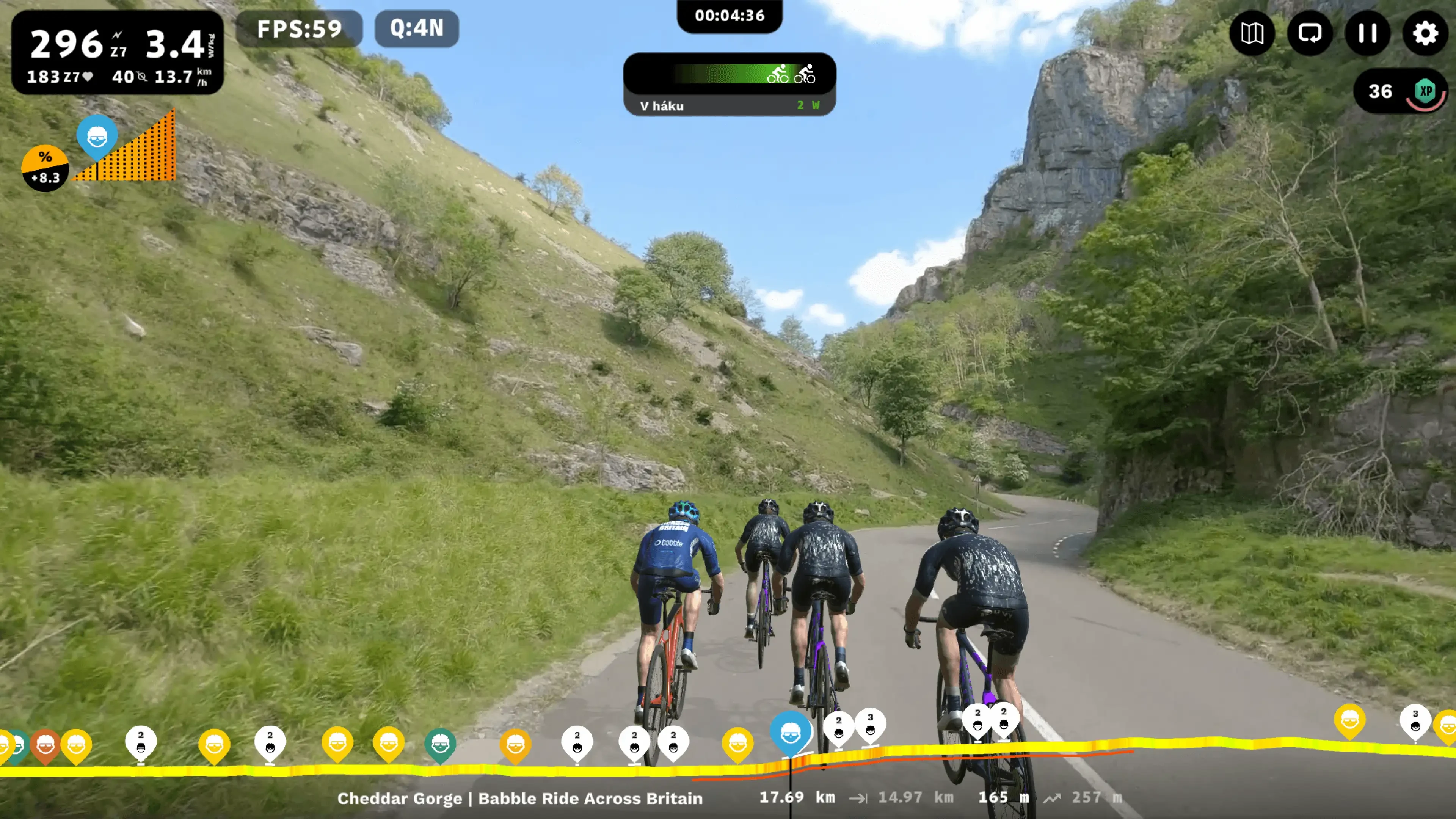Click the +8.3 percent gradient indicator
Screen dimensions: 1456x819
pos(45,168)
